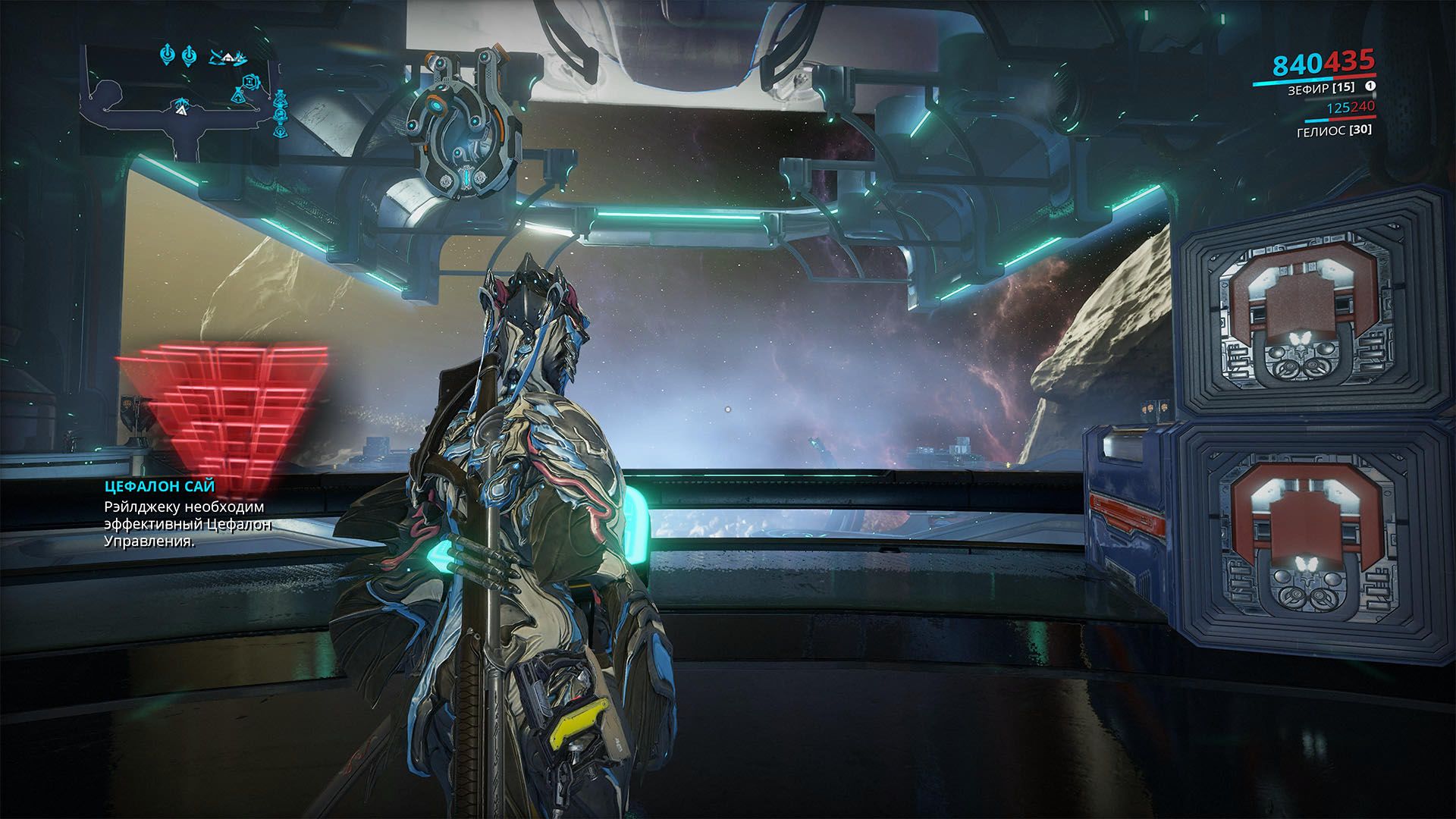Select the triangular loot container icon on minimap
The image size is (1456, 819).
click(x=239, y=97)
